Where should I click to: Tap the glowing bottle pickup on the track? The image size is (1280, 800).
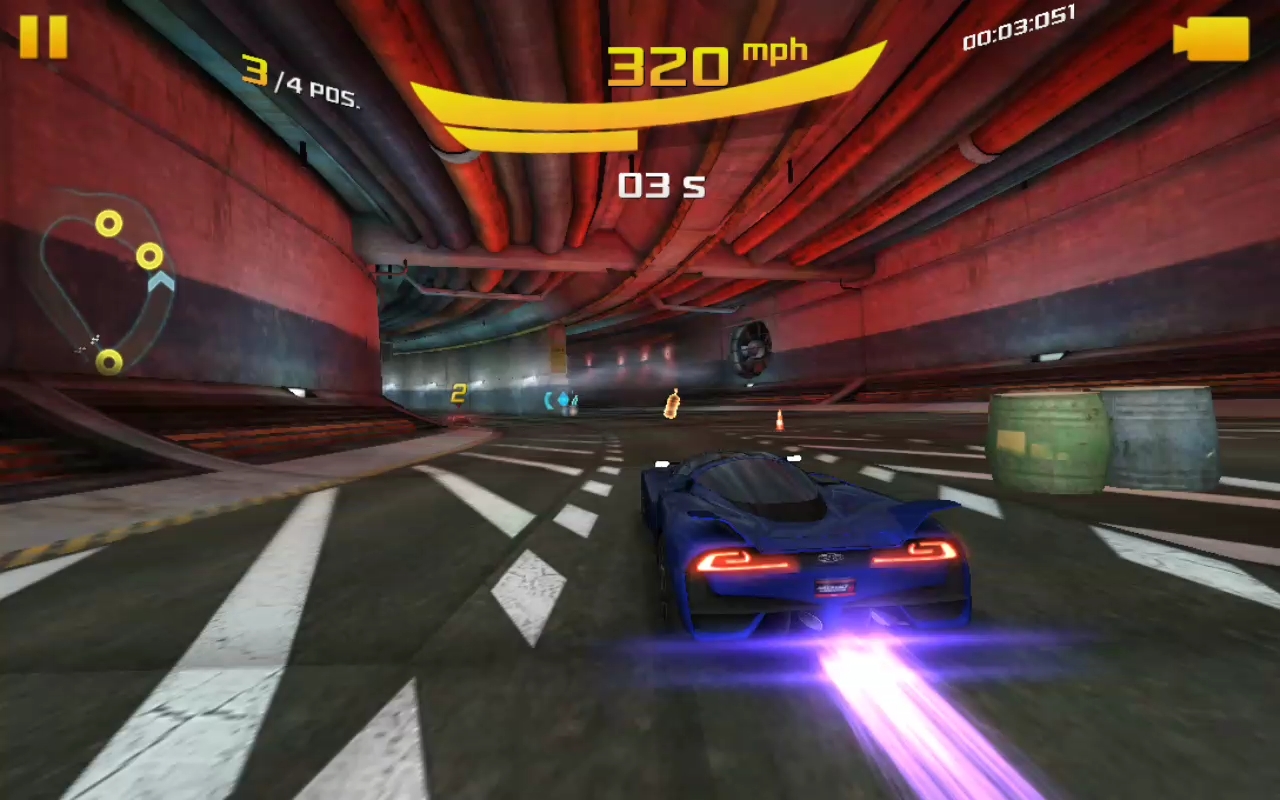(x=672, y=405)
